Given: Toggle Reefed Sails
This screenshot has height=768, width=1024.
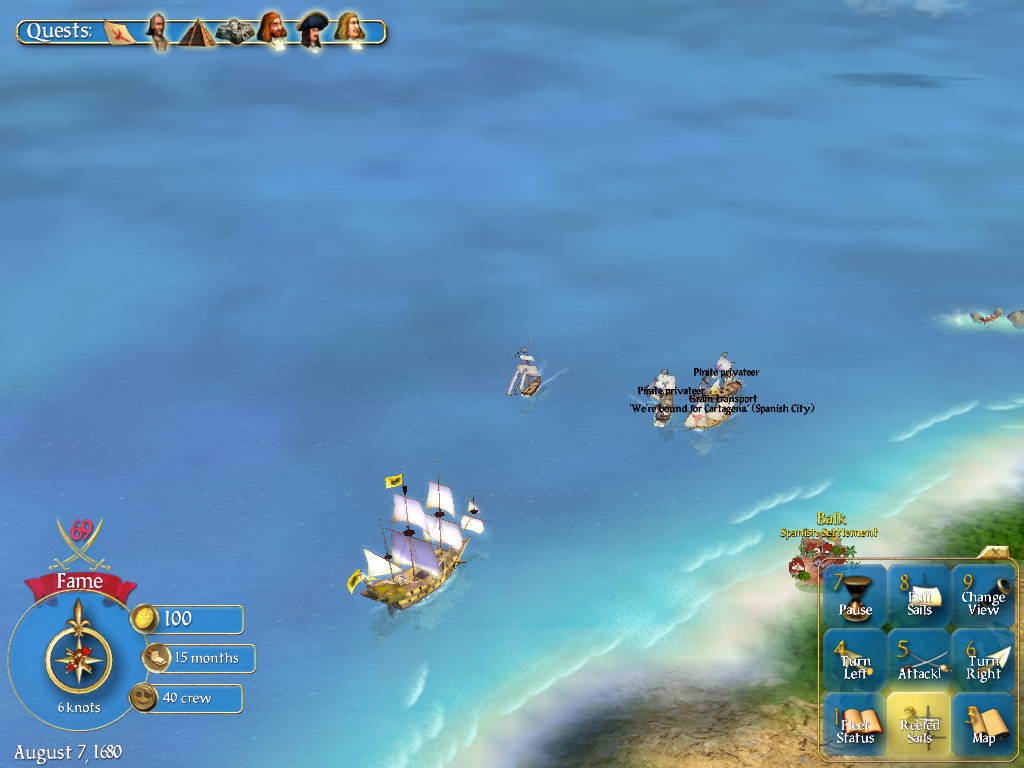Looking at the screenshot, I should tap(919, 725).
